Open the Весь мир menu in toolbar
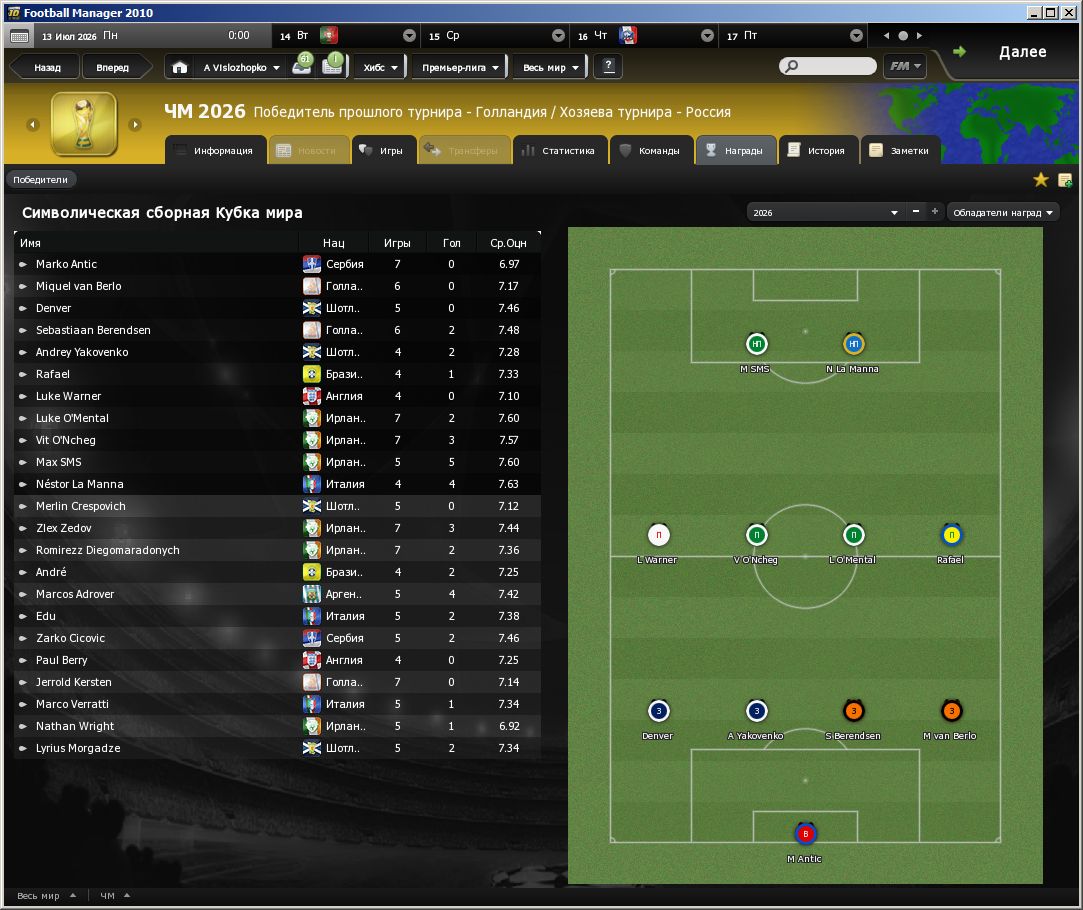Viewport: 1083px width, 910px height. point(551,68)
